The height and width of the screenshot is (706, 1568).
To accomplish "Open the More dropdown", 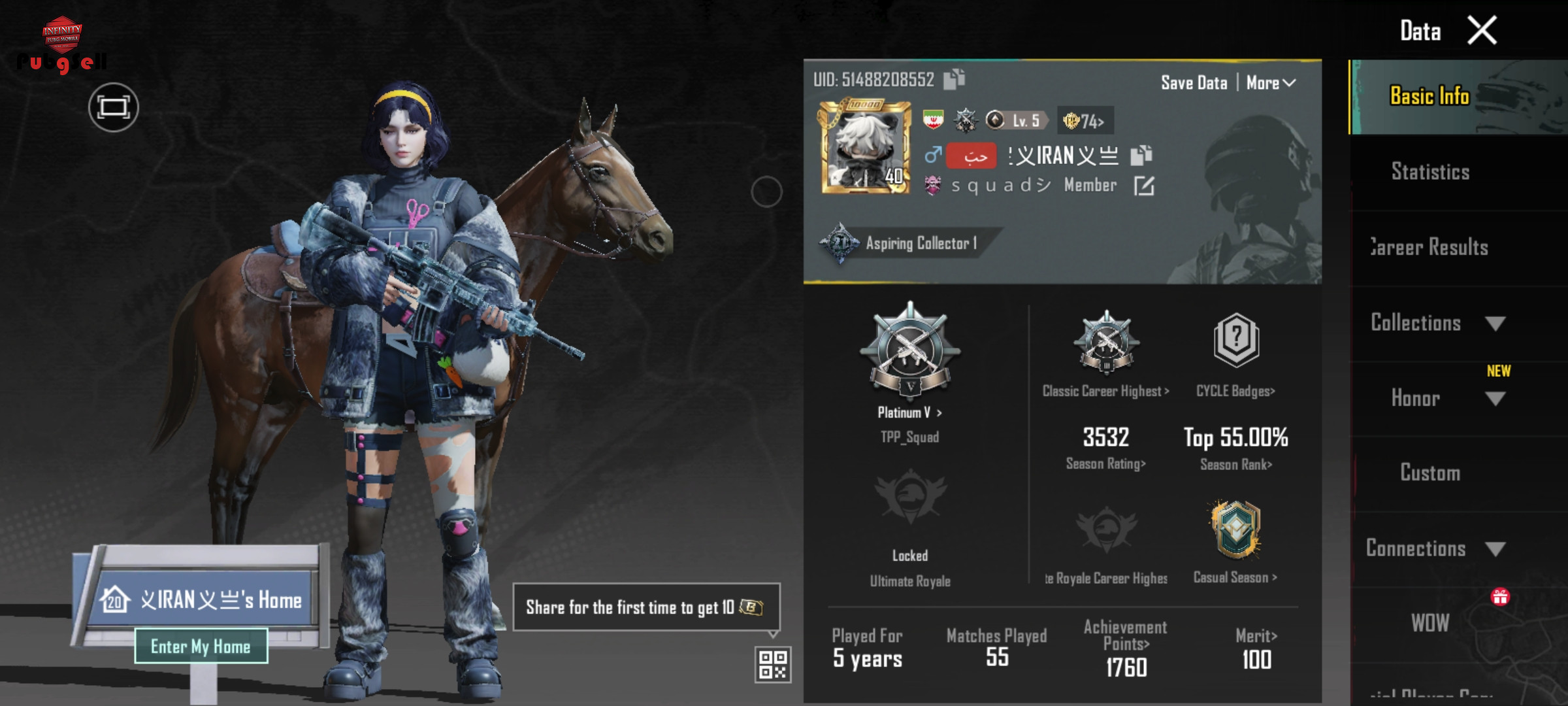I will tap(1271, 83).
